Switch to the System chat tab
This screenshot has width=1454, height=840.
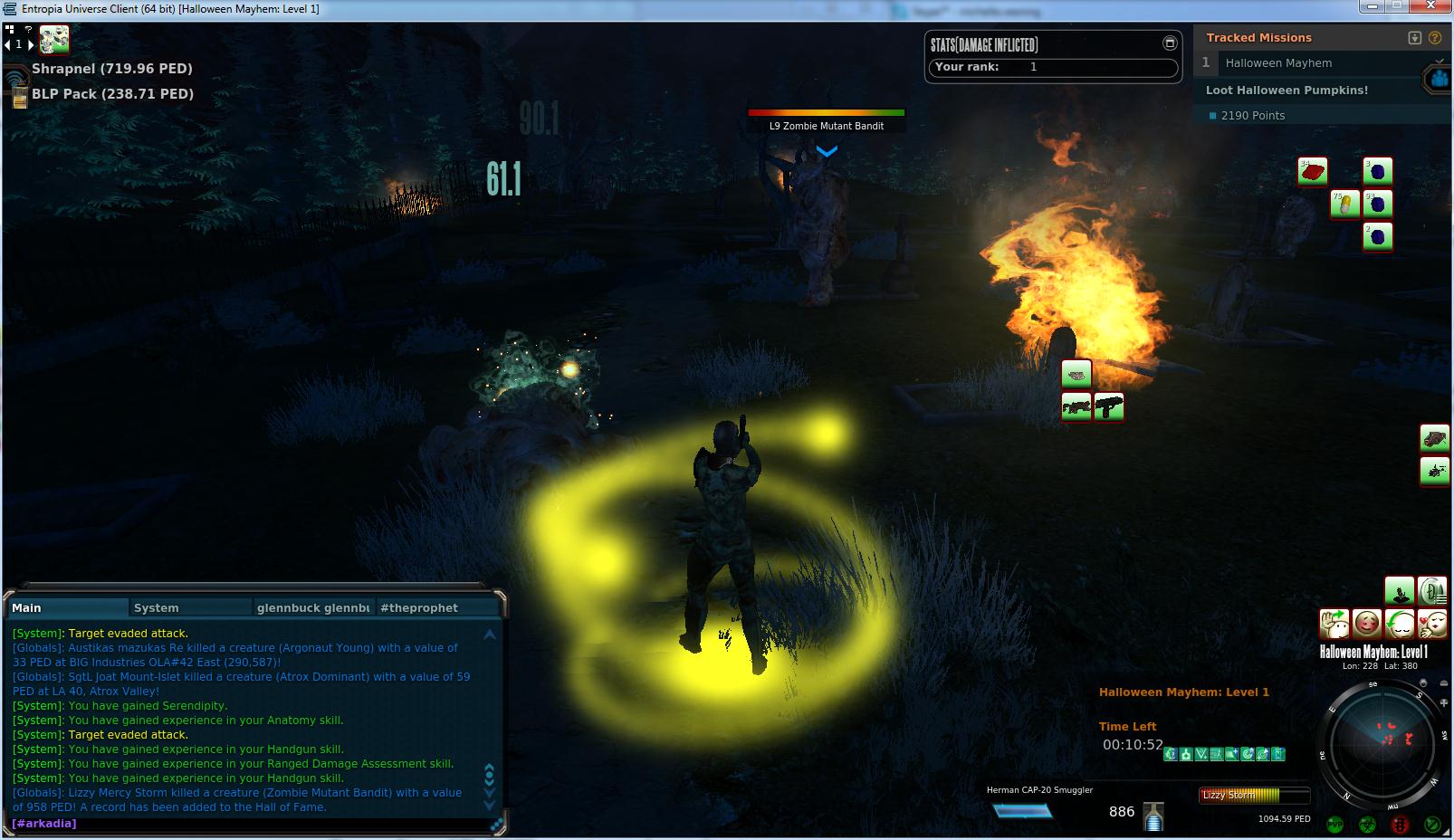(190, 607)
